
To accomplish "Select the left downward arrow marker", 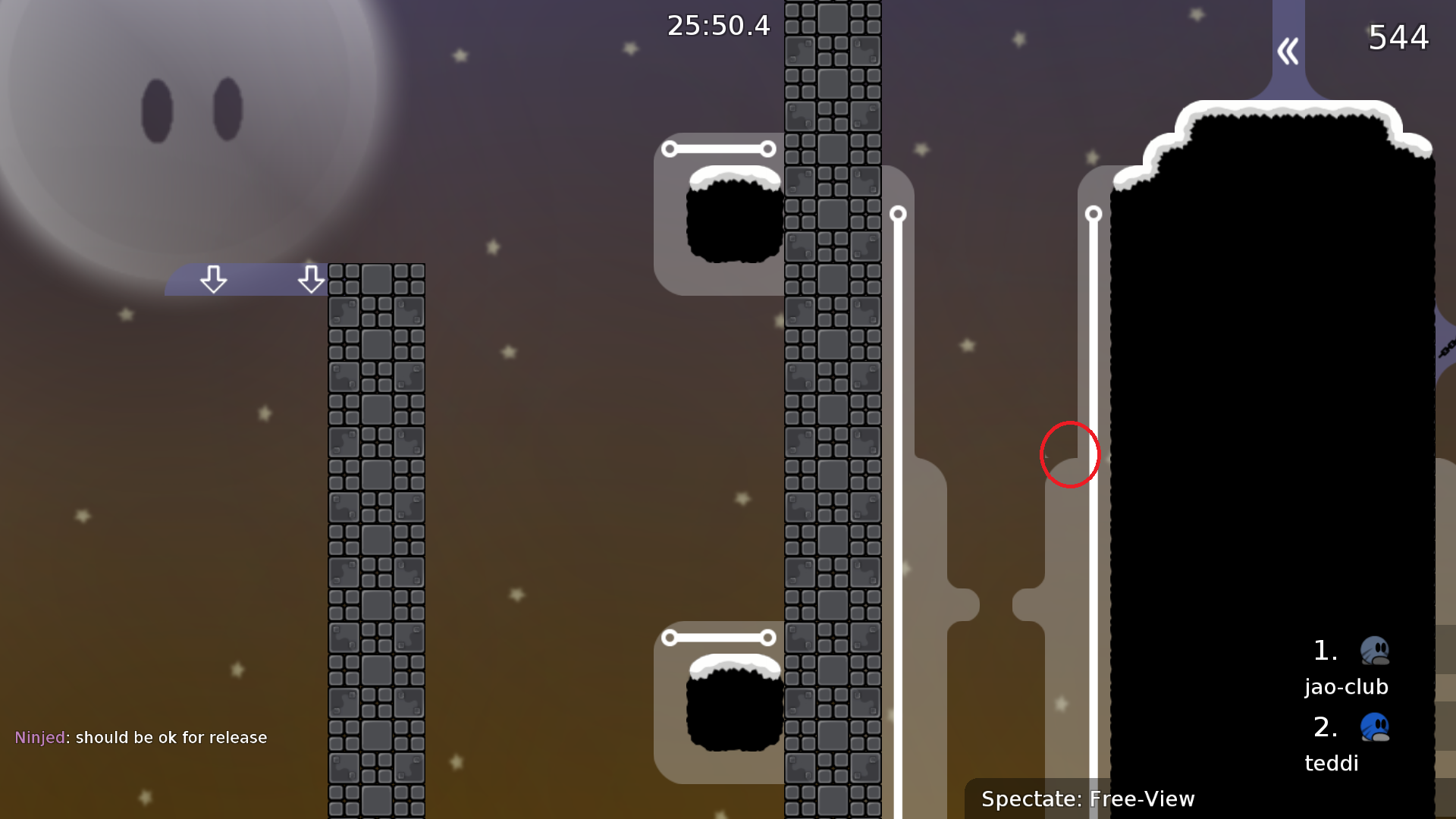I will 215,280.
